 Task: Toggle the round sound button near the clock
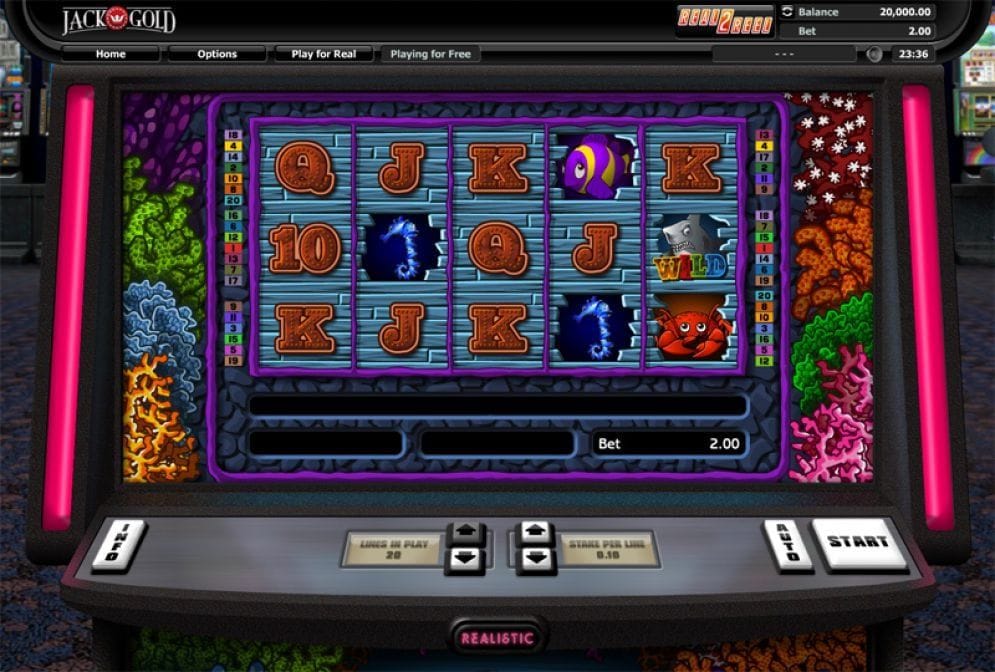tap(874, 54)
